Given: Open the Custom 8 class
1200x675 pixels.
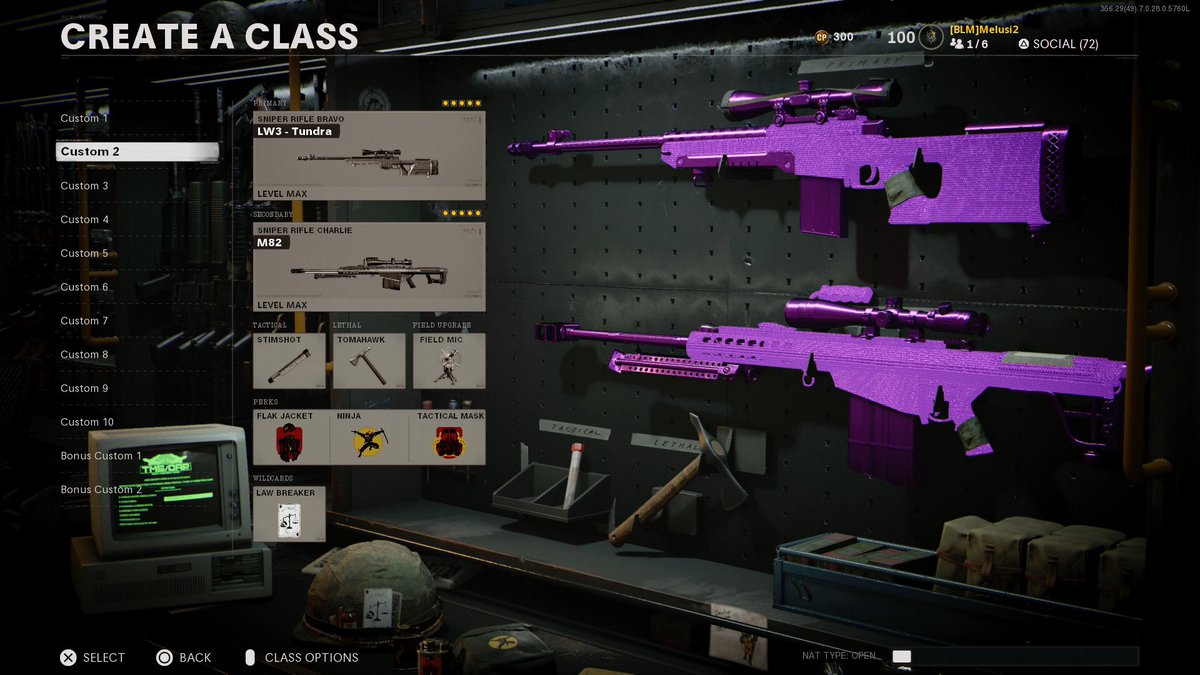Looking at the screenshot, I should (x=85, y=355).
